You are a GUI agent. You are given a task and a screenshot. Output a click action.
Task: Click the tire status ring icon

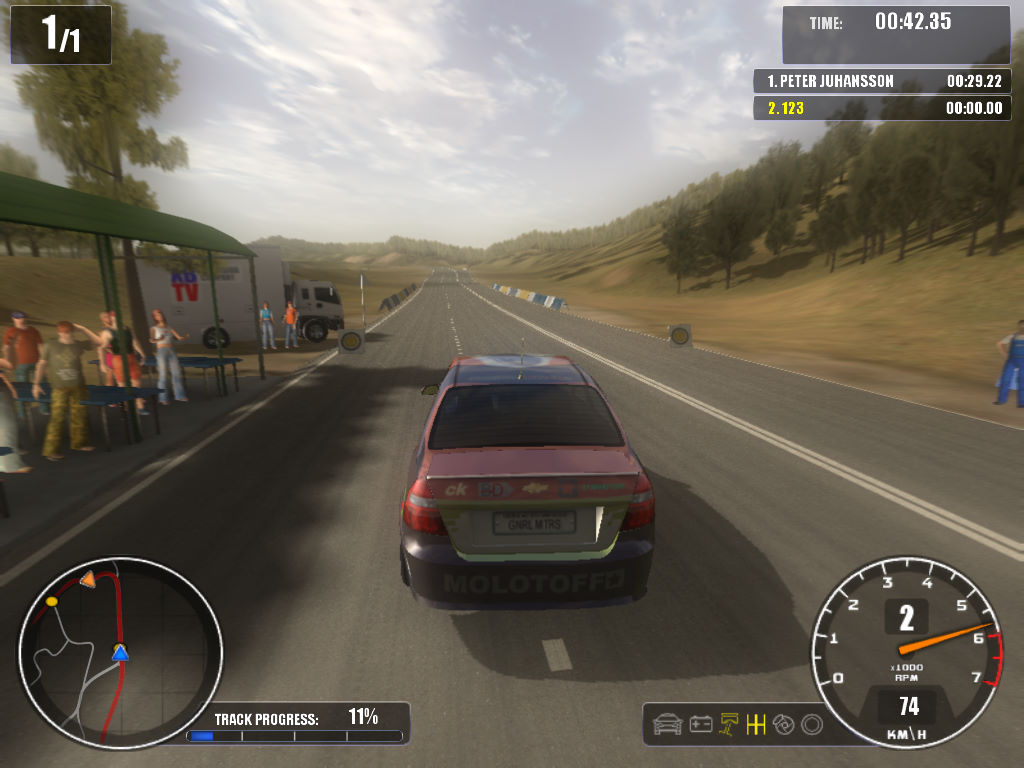[x=812, y=724]
